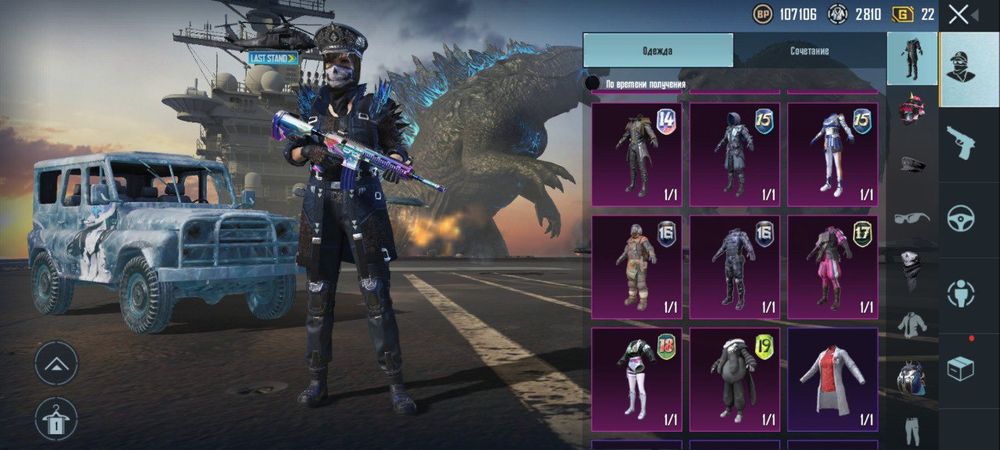This screenshot has width=1000, height=450.
Task: Select the white and blue dress outfit
Action: click(832, 153)
